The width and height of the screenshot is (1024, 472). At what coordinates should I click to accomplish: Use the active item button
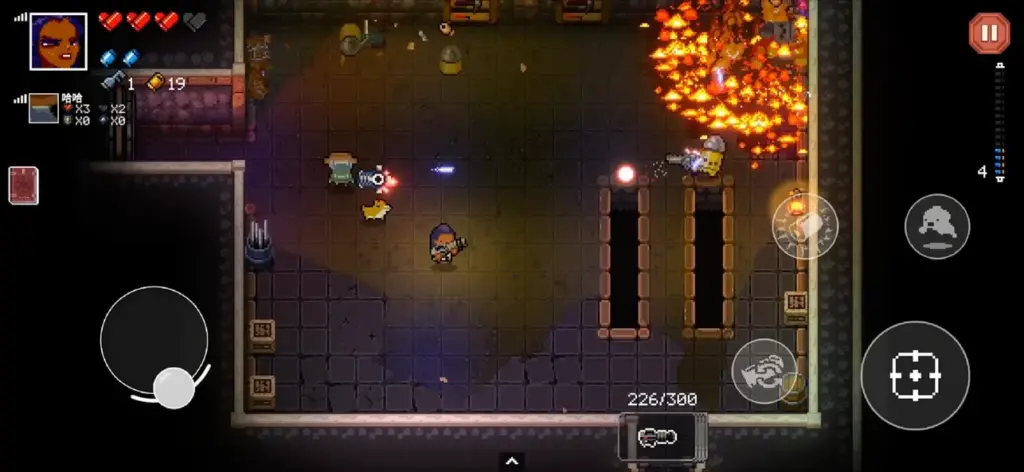click(805, 227)
